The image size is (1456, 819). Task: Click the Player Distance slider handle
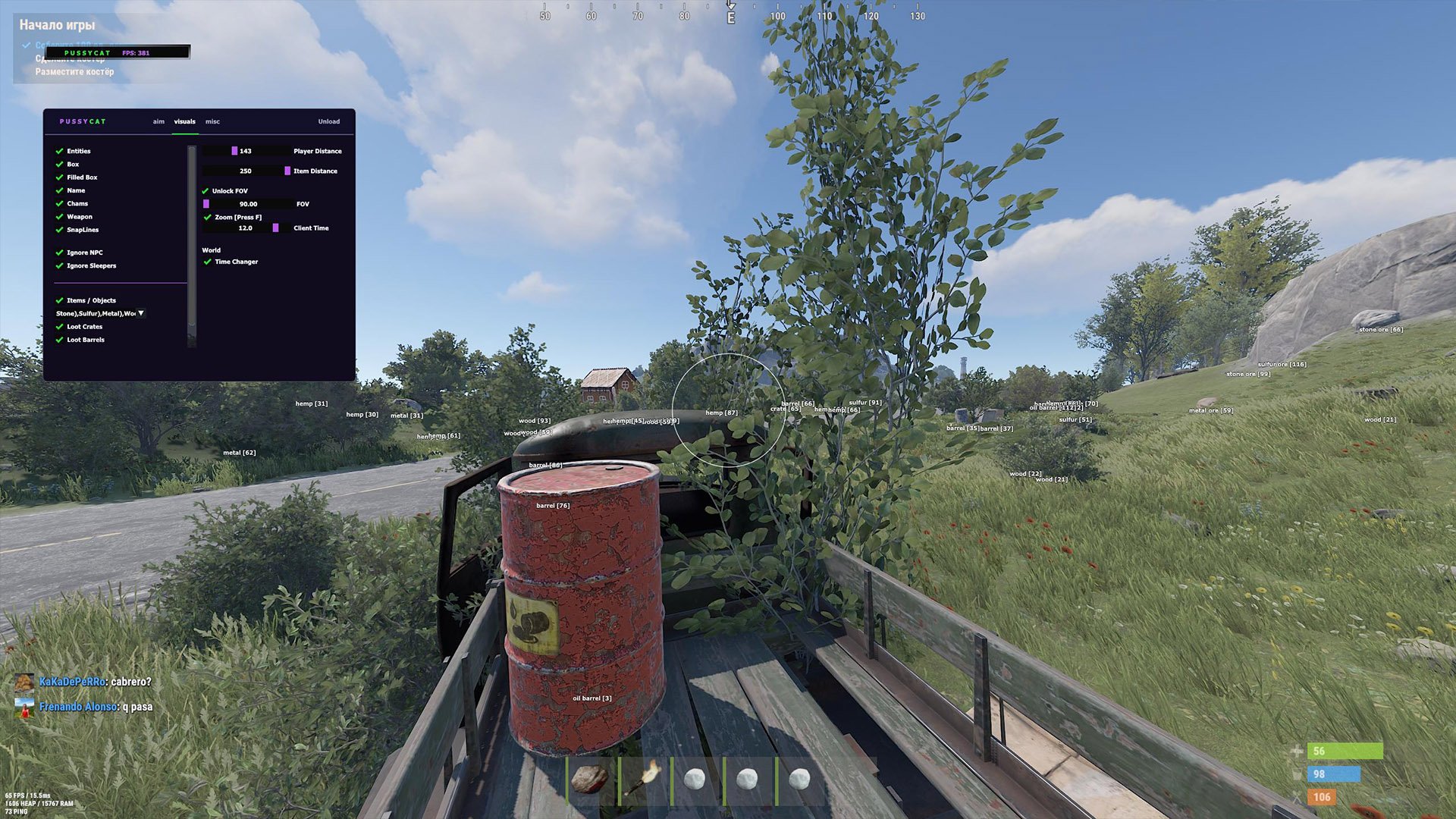click(234, 151)
